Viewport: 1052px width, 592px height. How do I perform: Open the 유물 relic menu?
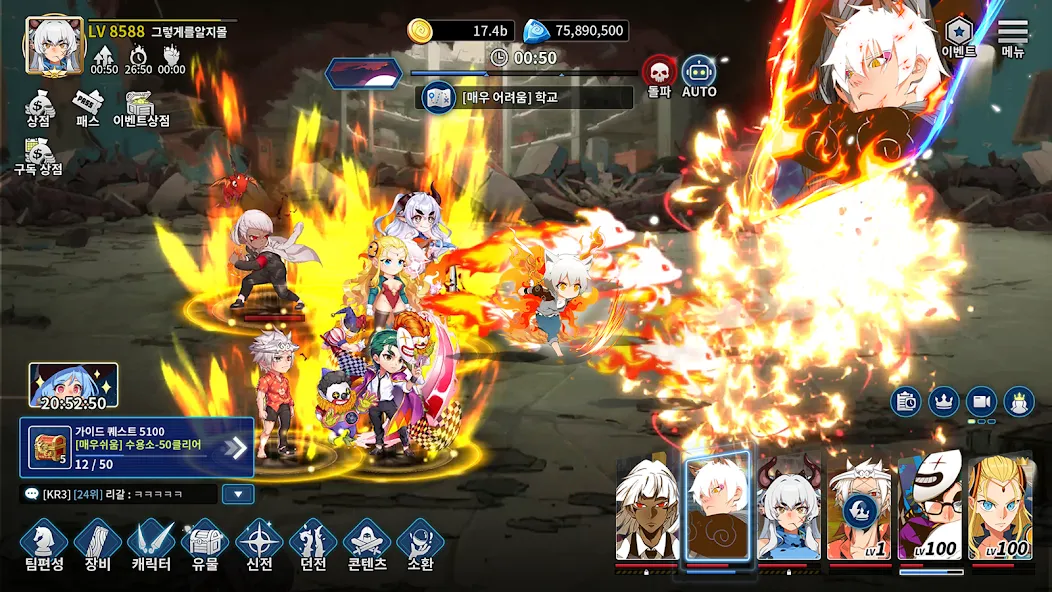point(205,545)
